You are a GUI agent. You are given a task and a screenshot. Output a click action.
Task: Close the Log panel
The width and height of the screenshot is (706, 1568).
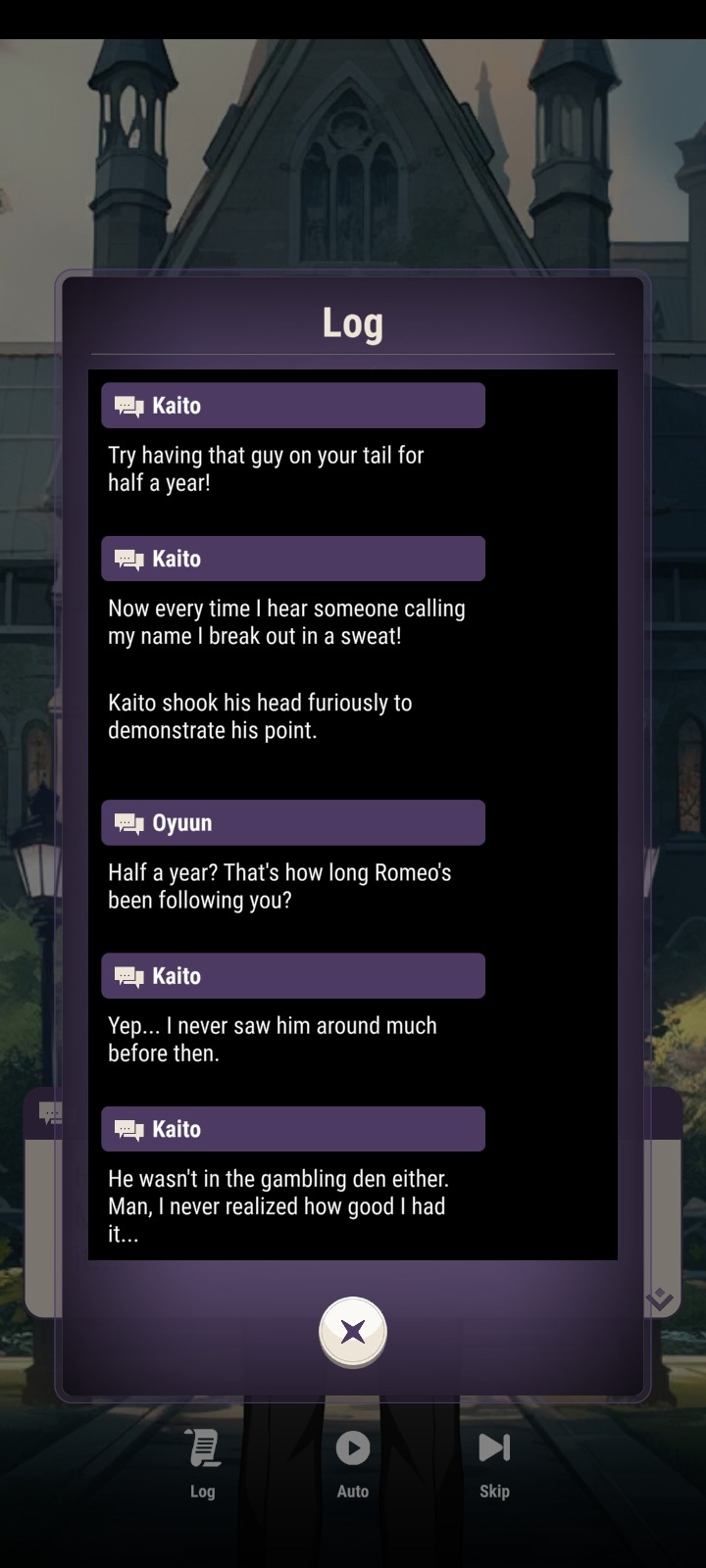pyautogui.click(x=353, y=1332)
